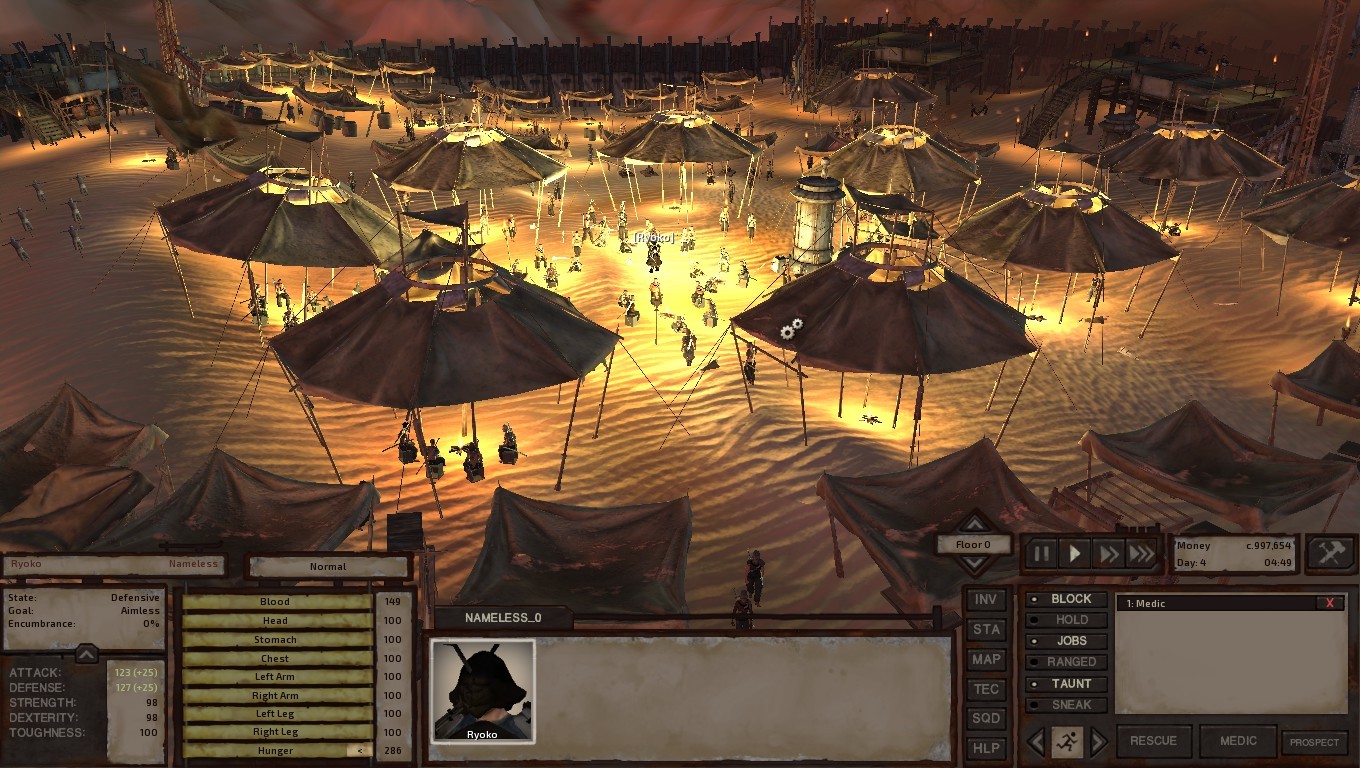Show the MAP screen
The width and height of the screenshot is (1360, 768).
coord(986,660)
